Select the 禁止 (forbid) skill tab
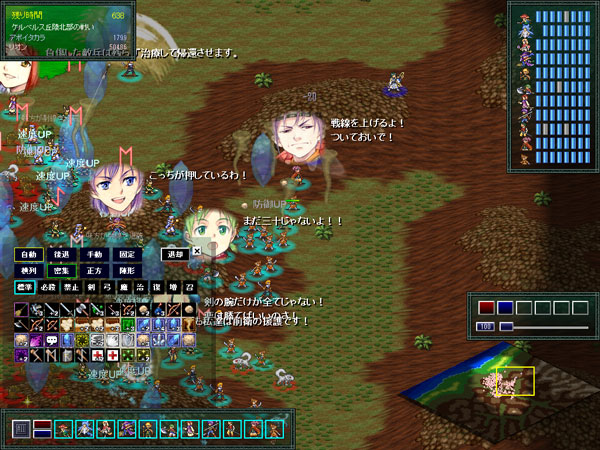 [x=69, y=288]
